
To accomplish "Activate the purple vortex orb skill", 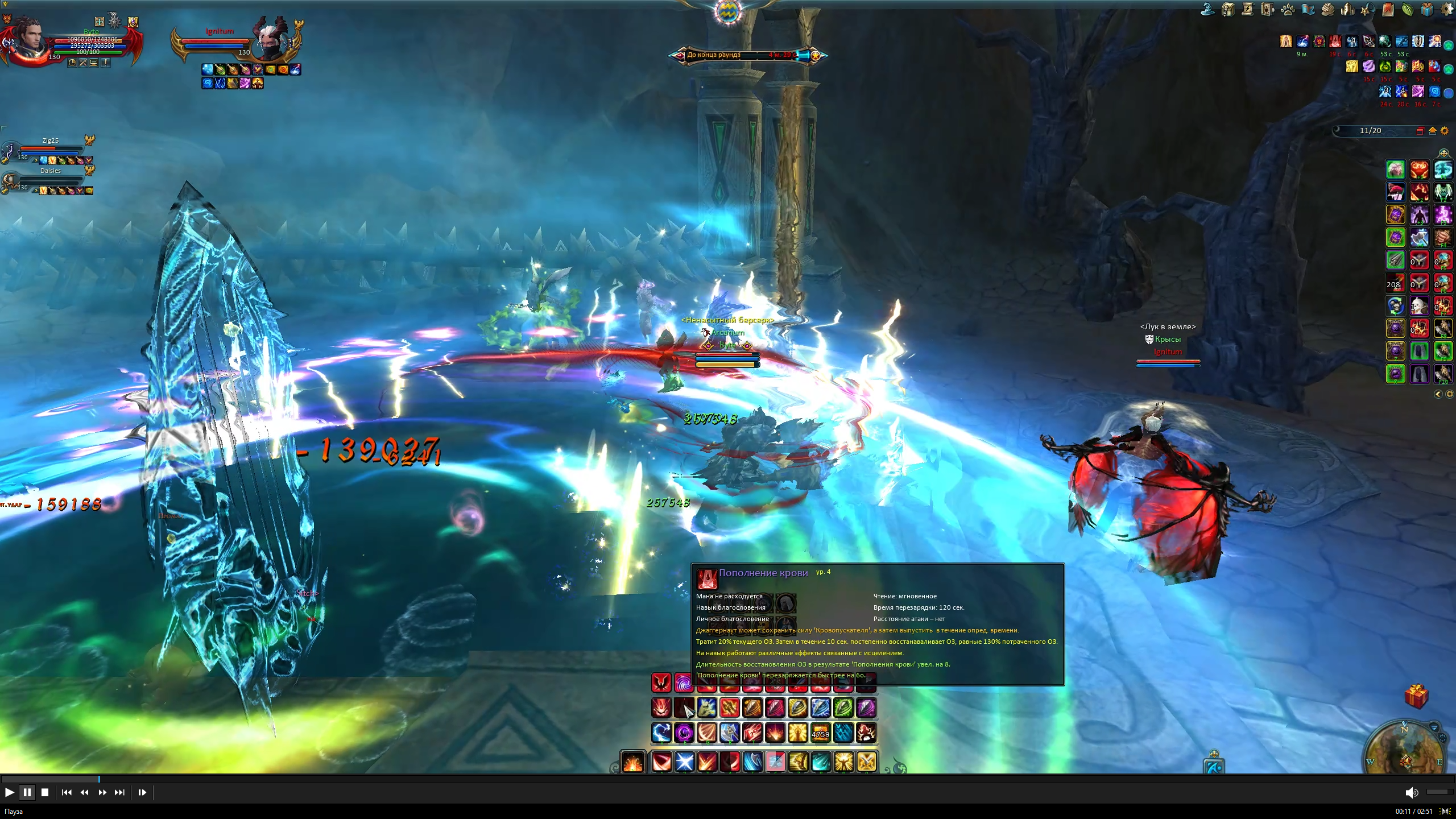I will pyautogui.click(x=684, y=733).
